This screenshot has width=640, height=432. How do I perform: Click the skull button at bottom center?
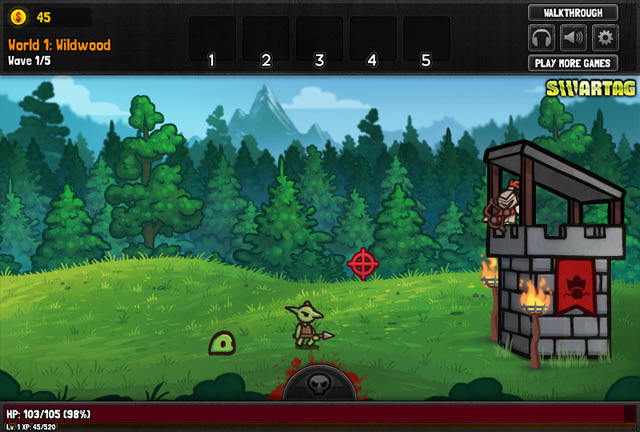tap(319, 384)
